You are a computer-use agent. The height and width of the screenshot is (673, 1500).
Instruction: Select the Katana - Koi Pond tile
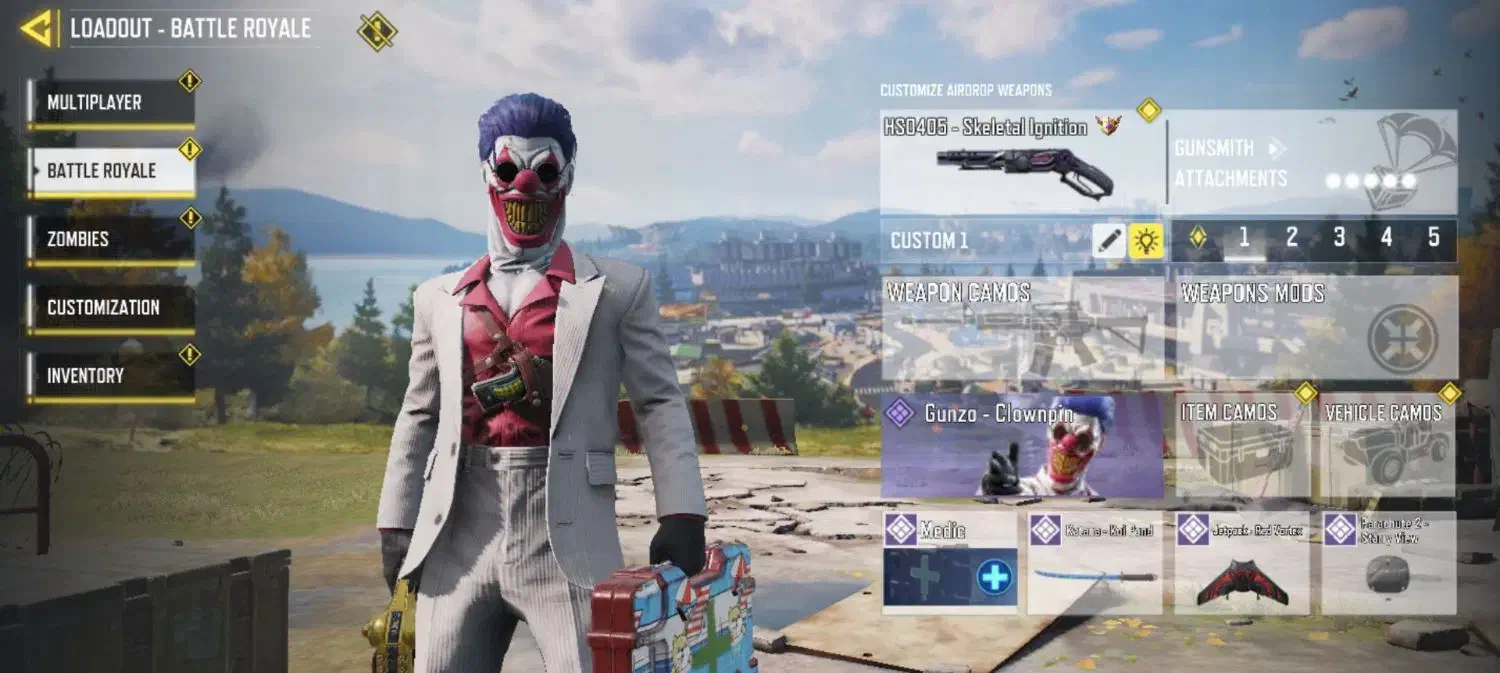(1094, 563)
